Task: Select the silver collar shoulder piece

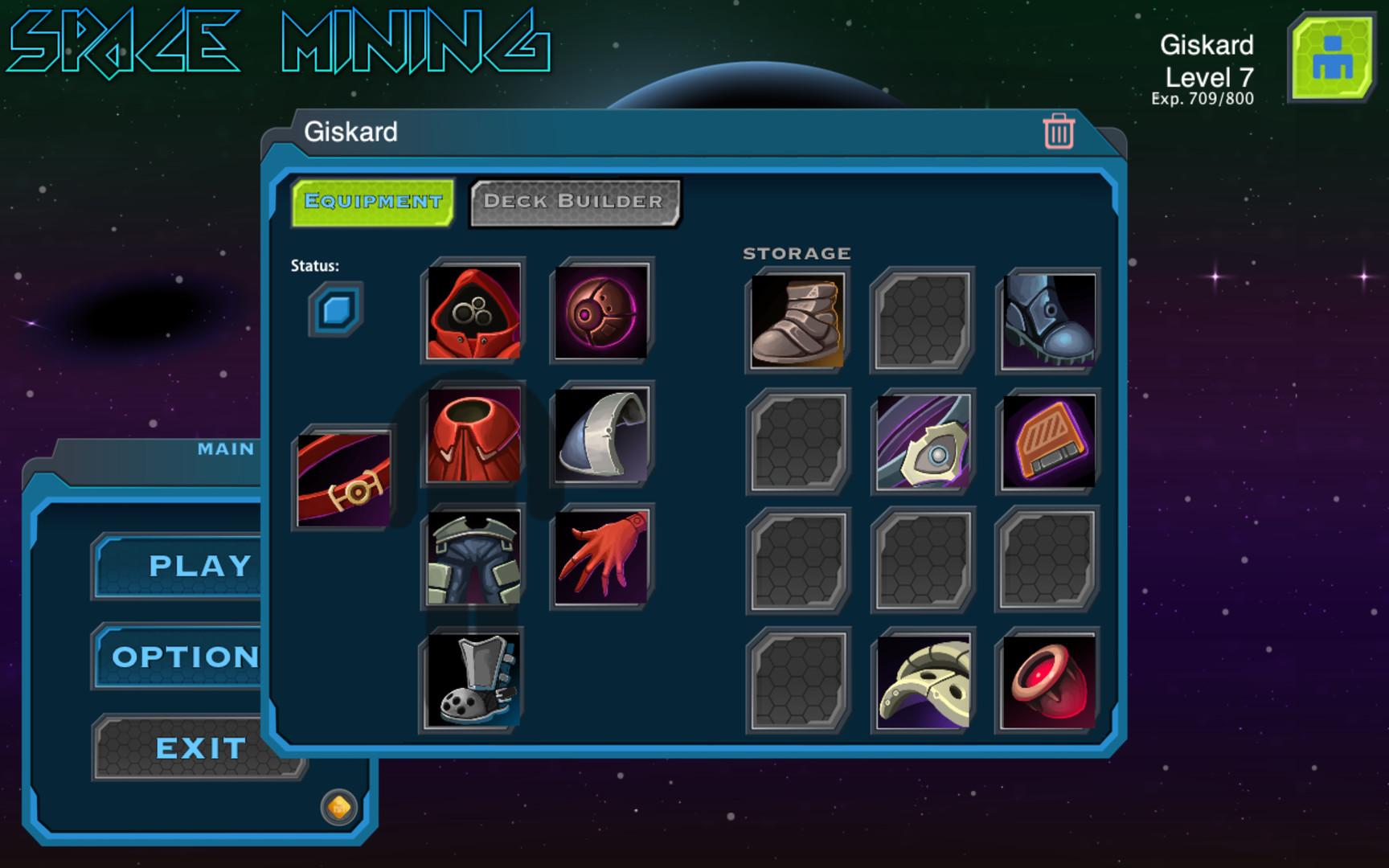Action: (x=600, y=438)
